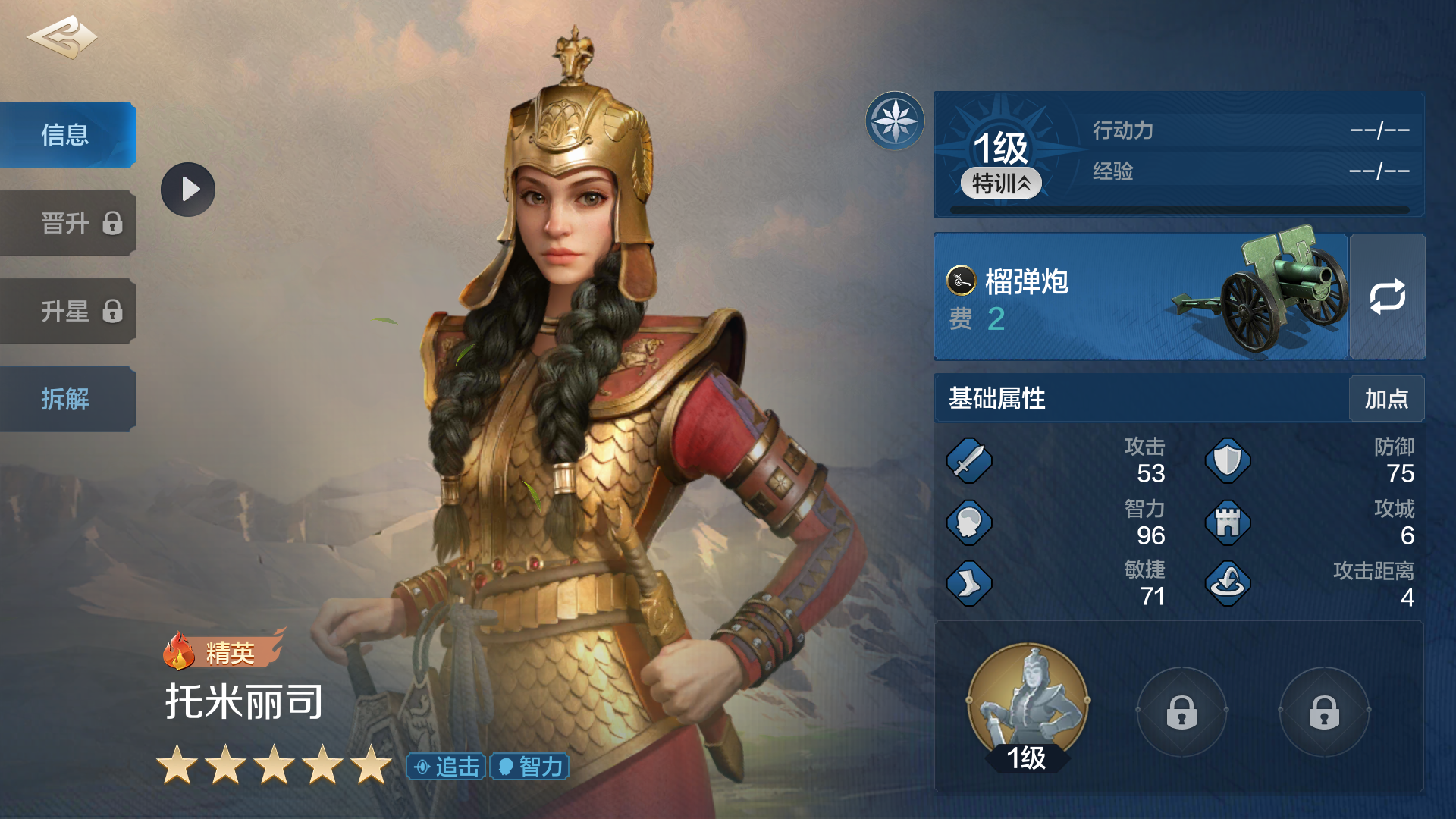Open the locked 晋升 tab
Screen dimensions: 1456x819
coord(68,224)
